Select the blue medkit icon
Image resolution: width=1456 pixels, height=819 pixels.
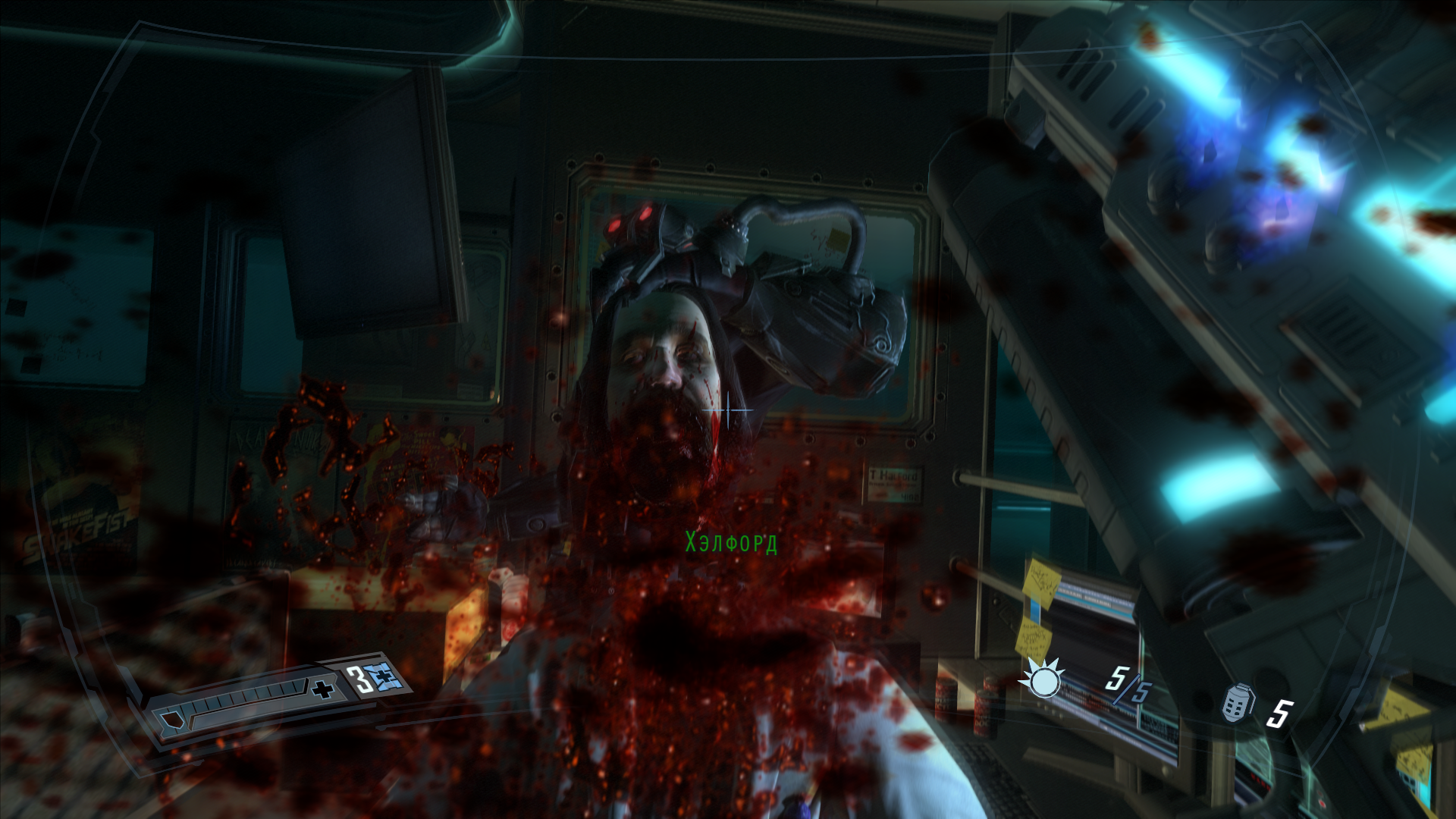tap(385, 676)
